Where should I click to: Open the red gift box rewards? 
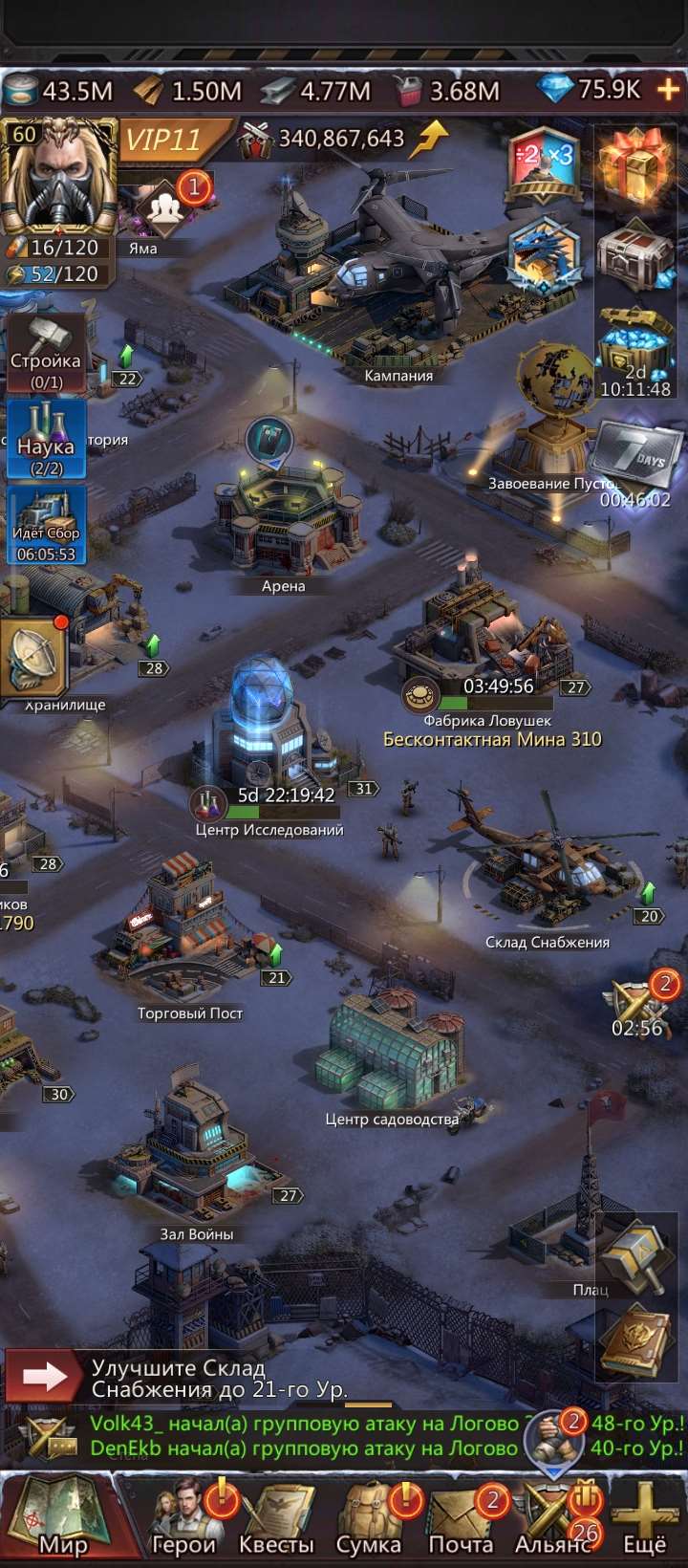[x=634, y=164]
